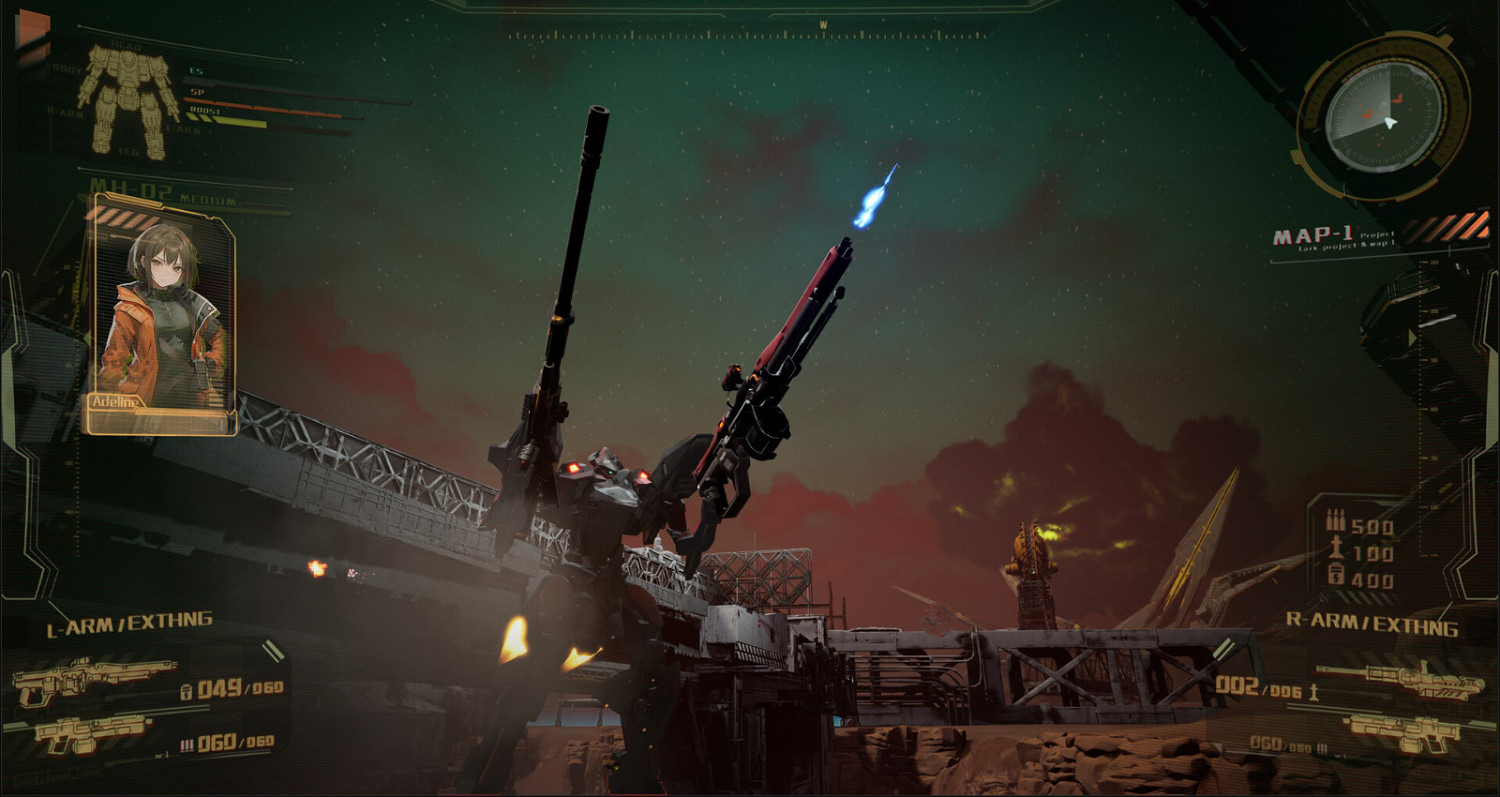The width and height of the screenshot is (1500, 797).
Task: Click the bullet ammo icon showing 500
Action: click(1336, 519)
